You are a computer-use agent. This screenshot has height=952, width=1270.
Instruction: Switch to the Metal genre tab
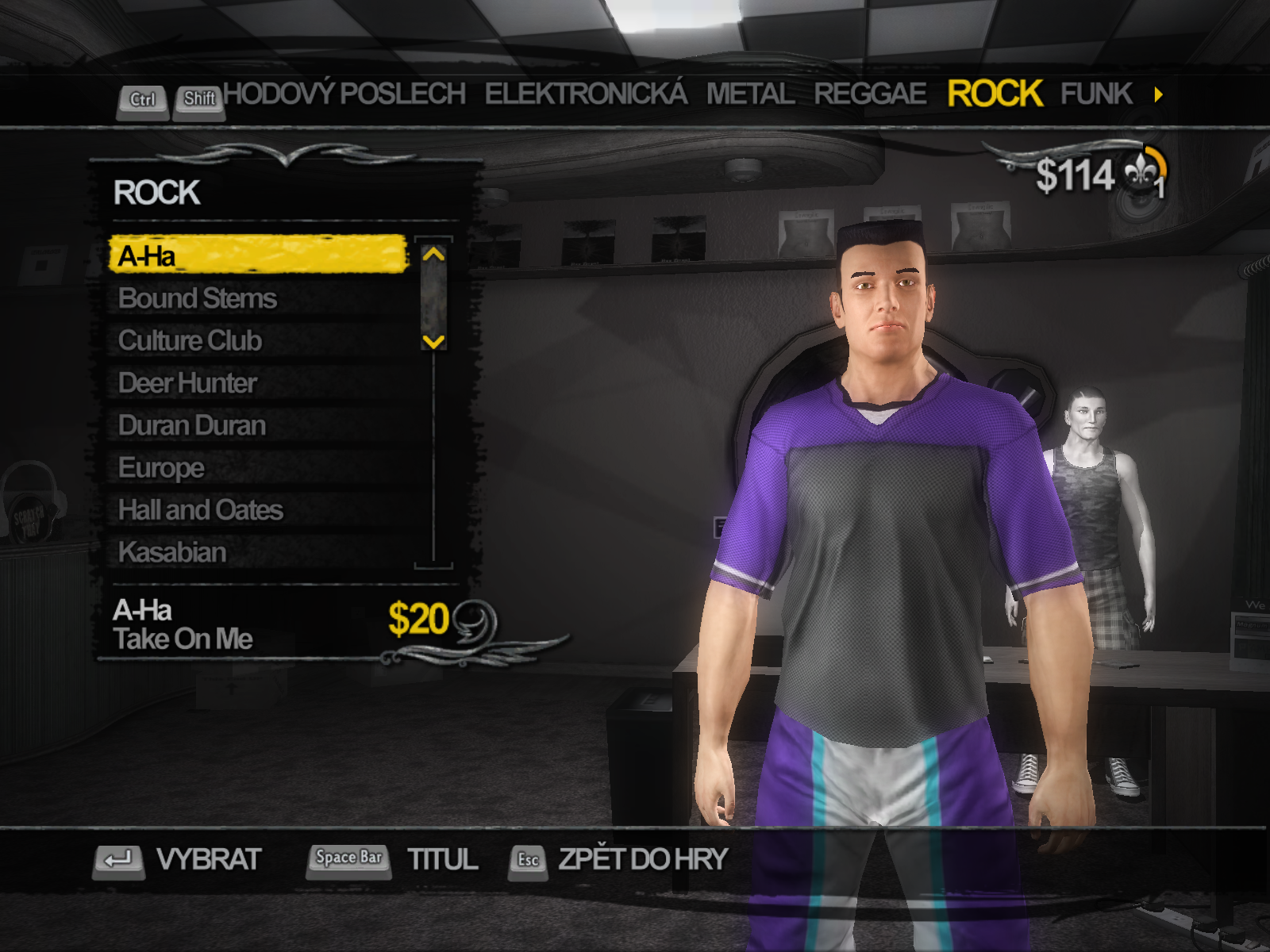[x=750, y=94]
